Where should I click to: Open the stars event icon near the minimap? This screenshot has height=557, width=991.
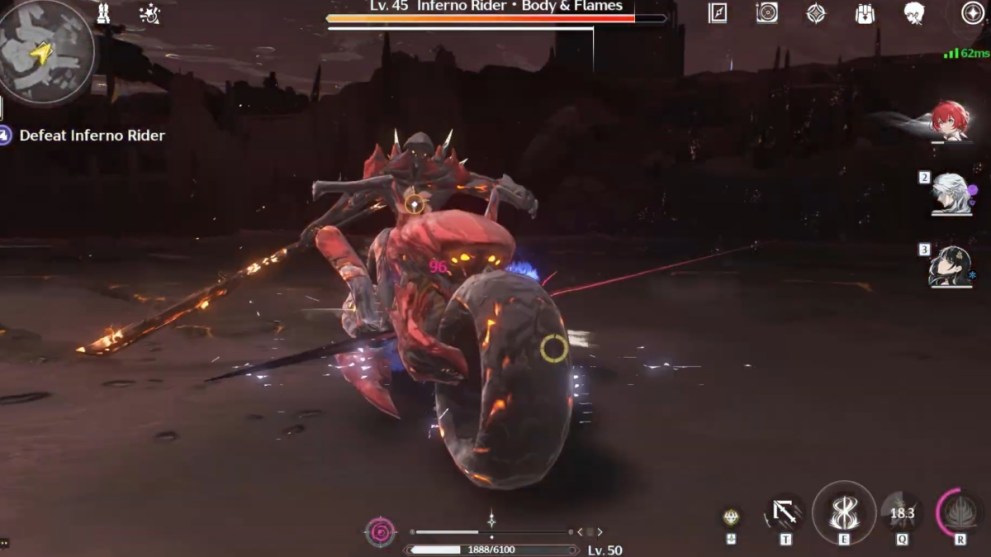click(x=151, y=14)
